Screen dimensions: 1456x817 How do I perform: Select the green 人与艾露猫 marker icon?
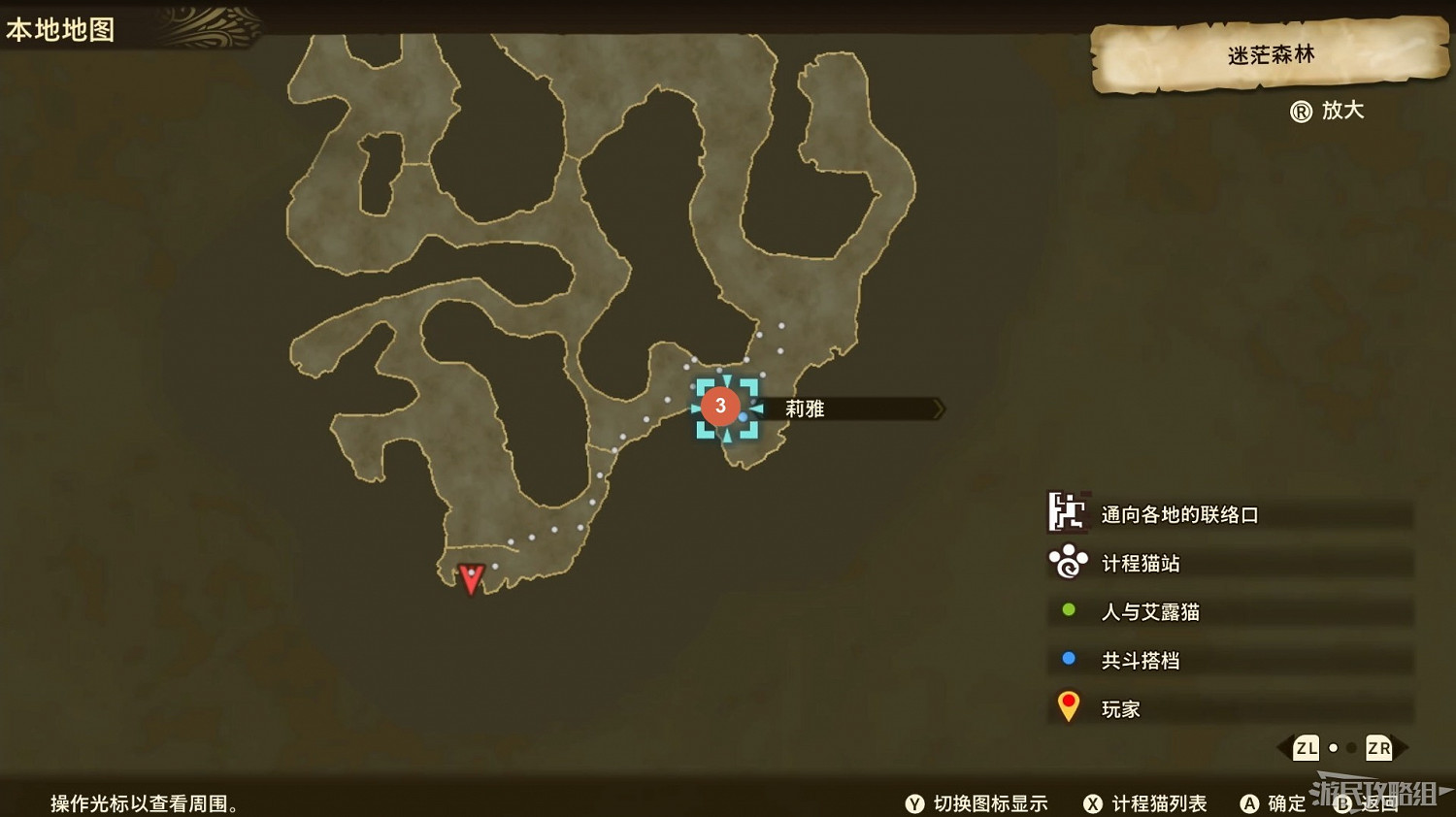[1068, 611]
